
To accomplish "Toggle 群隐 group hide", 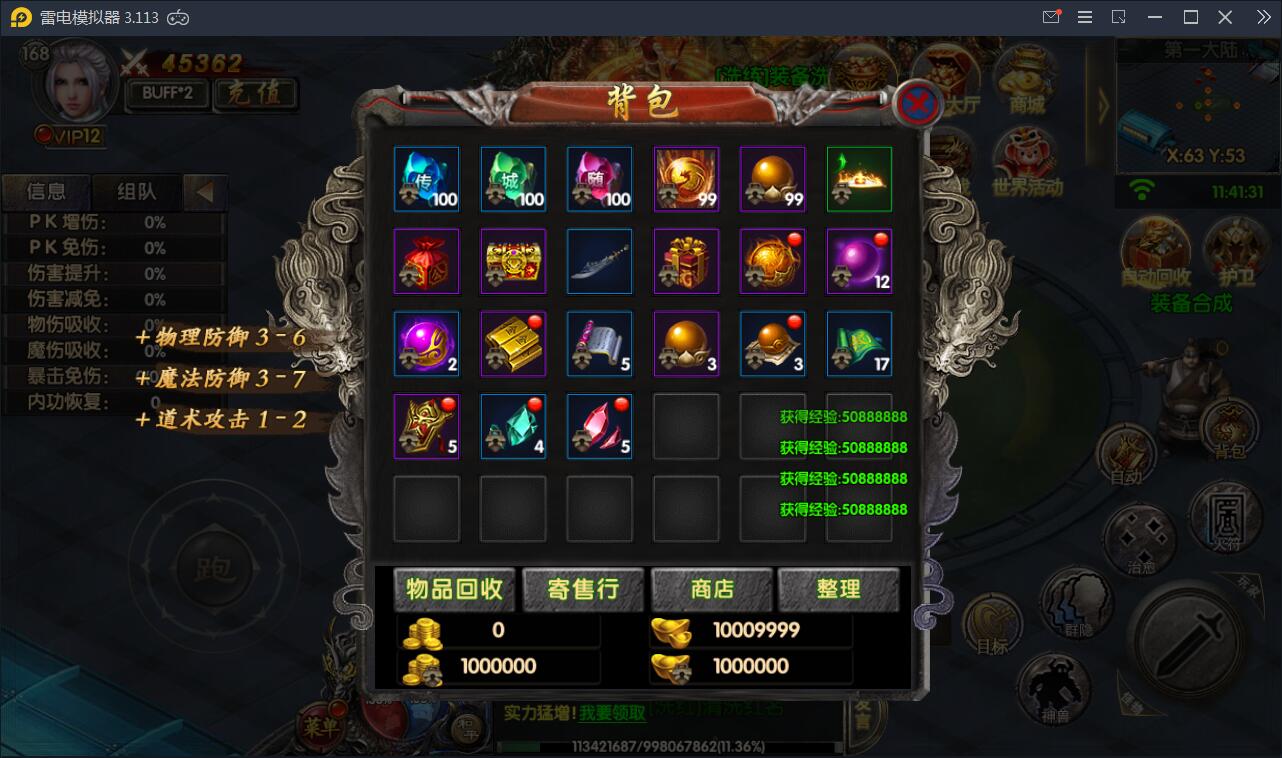I will tap(1078, 603).
